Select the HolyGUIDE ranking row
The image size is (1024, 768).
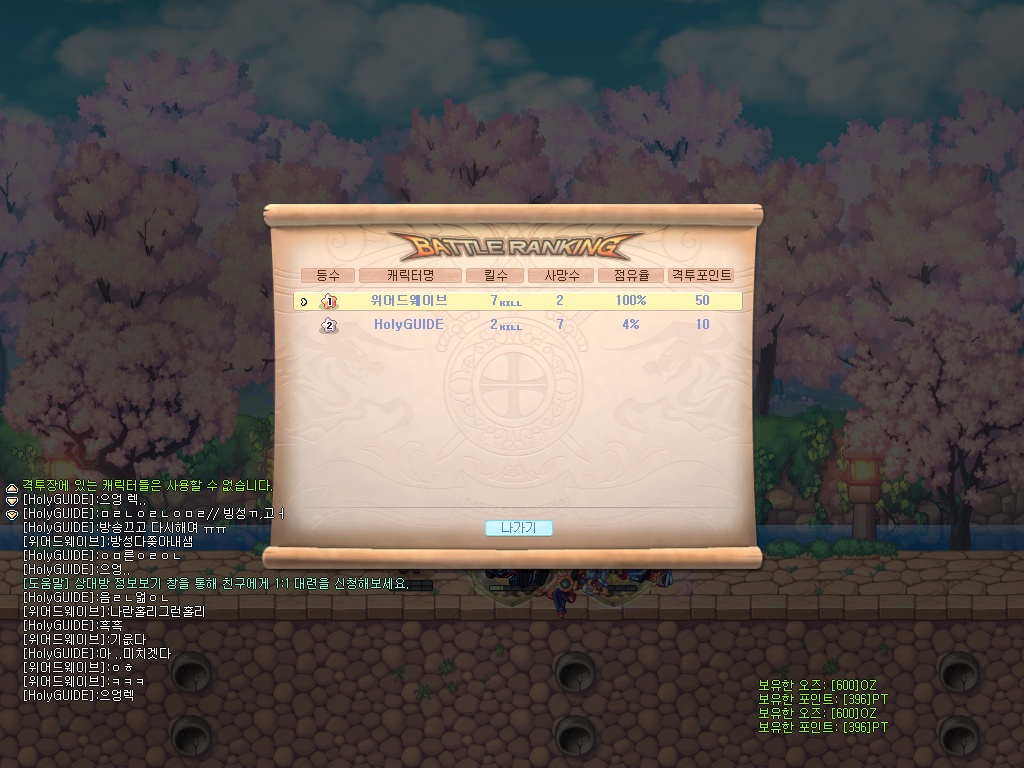pyautogui.click(x=518, y=324)
